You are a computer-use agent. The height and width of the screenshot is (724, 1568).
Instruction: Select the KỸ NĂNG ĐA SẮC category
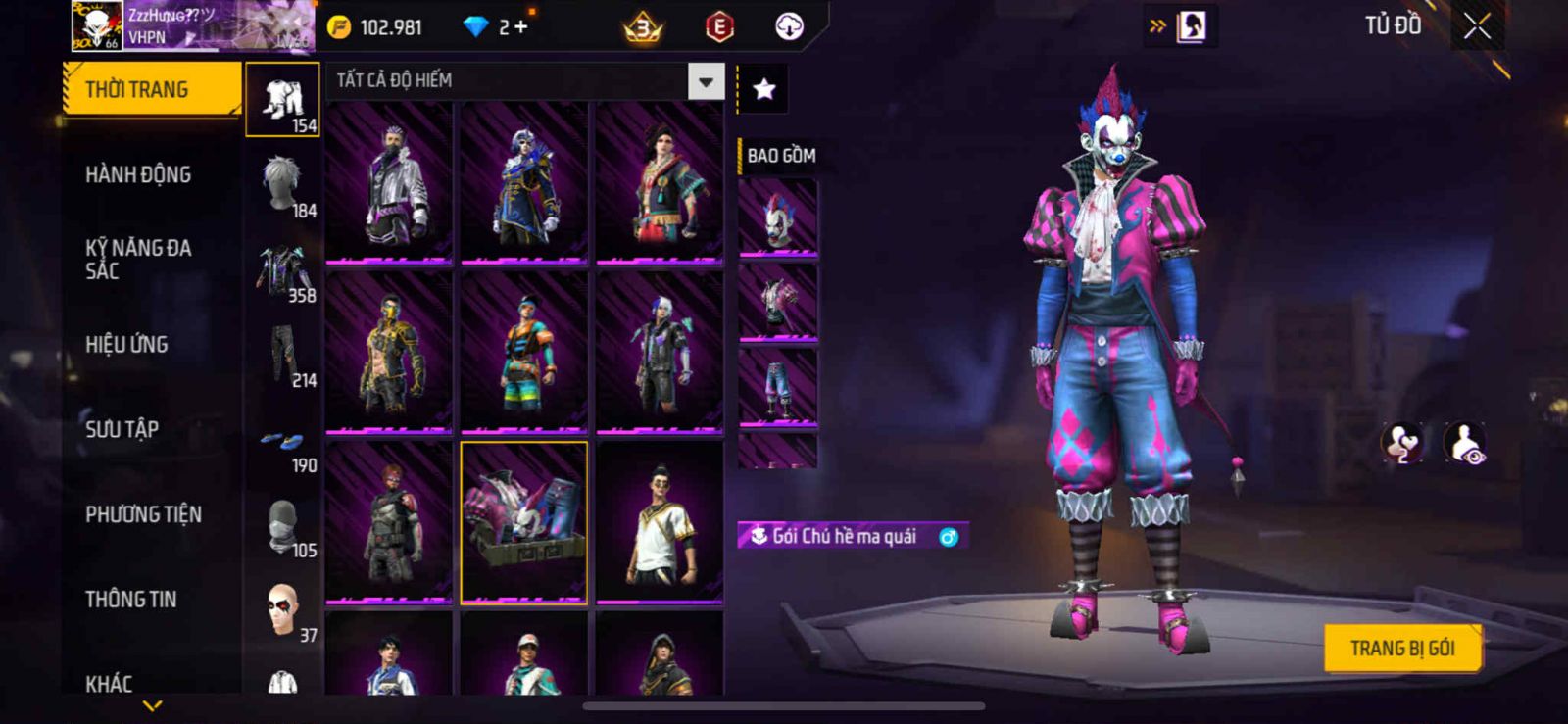pos(138,260)
